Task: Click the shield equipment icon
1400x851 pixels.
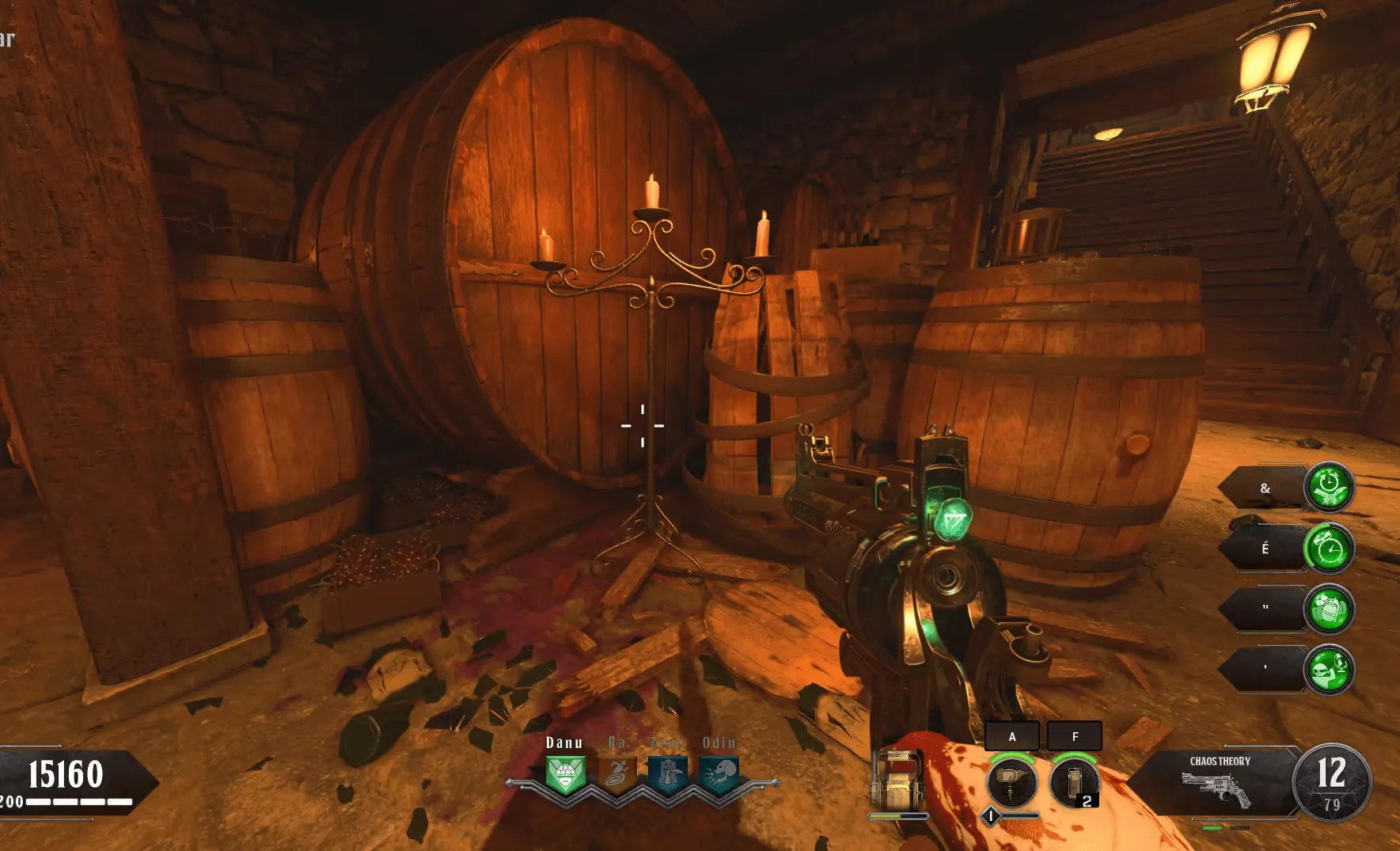Action: point(897,780)
